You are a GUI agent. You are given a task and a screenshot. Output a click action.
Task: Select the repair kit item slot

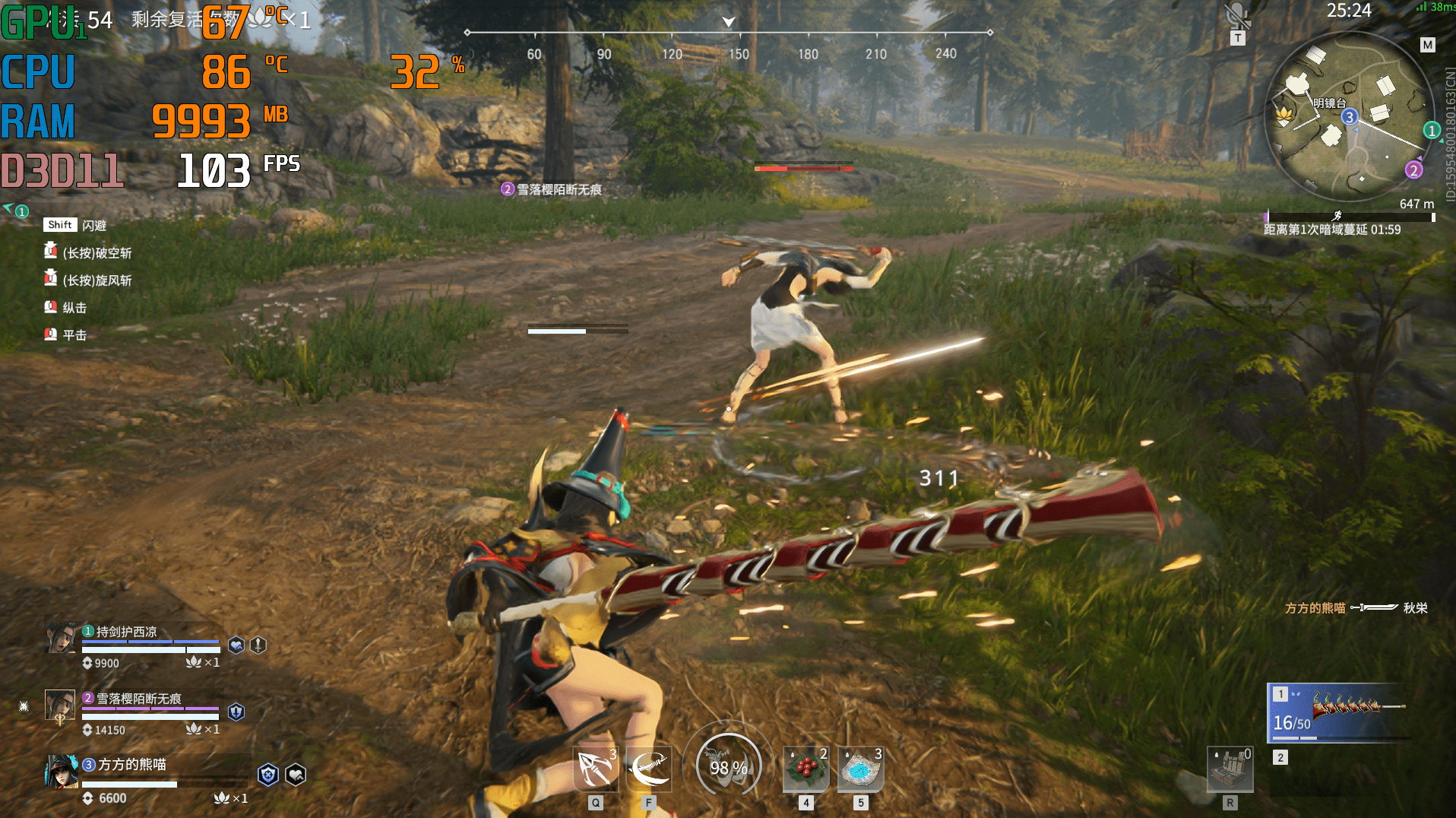(x=1230, y=769)
